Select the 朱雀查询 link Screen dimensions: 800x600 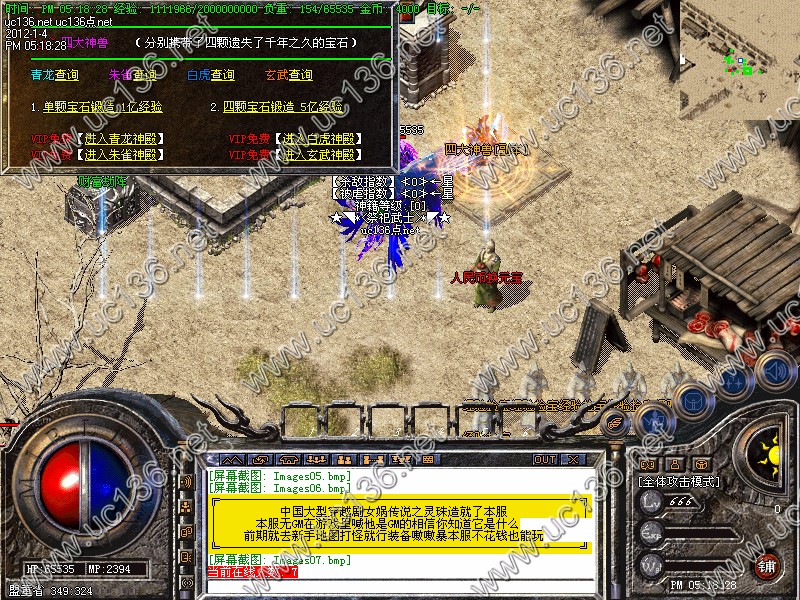click(x=132, y=75)
